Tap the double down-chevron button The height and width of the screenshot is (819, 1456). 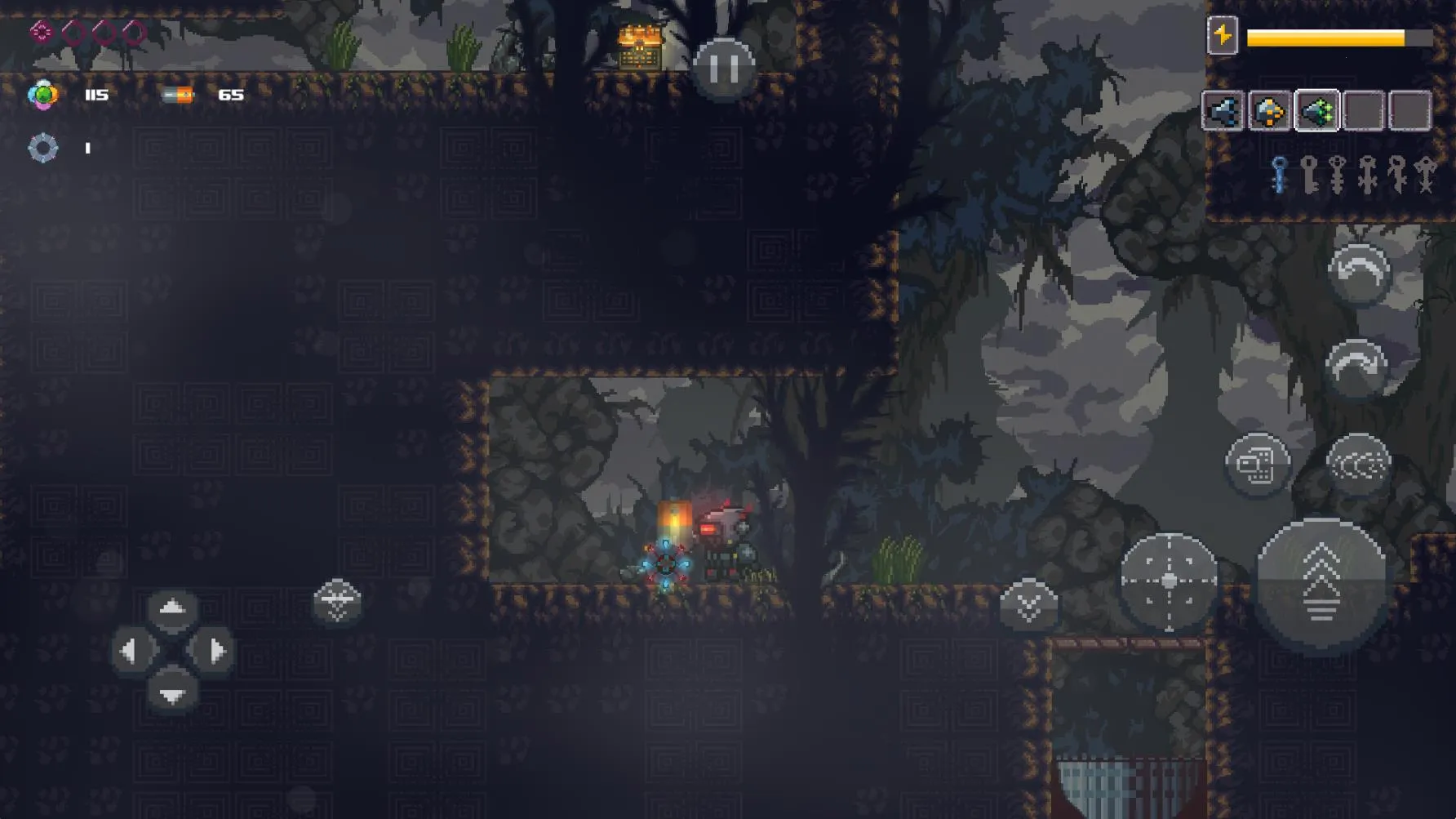[1028, 605]
